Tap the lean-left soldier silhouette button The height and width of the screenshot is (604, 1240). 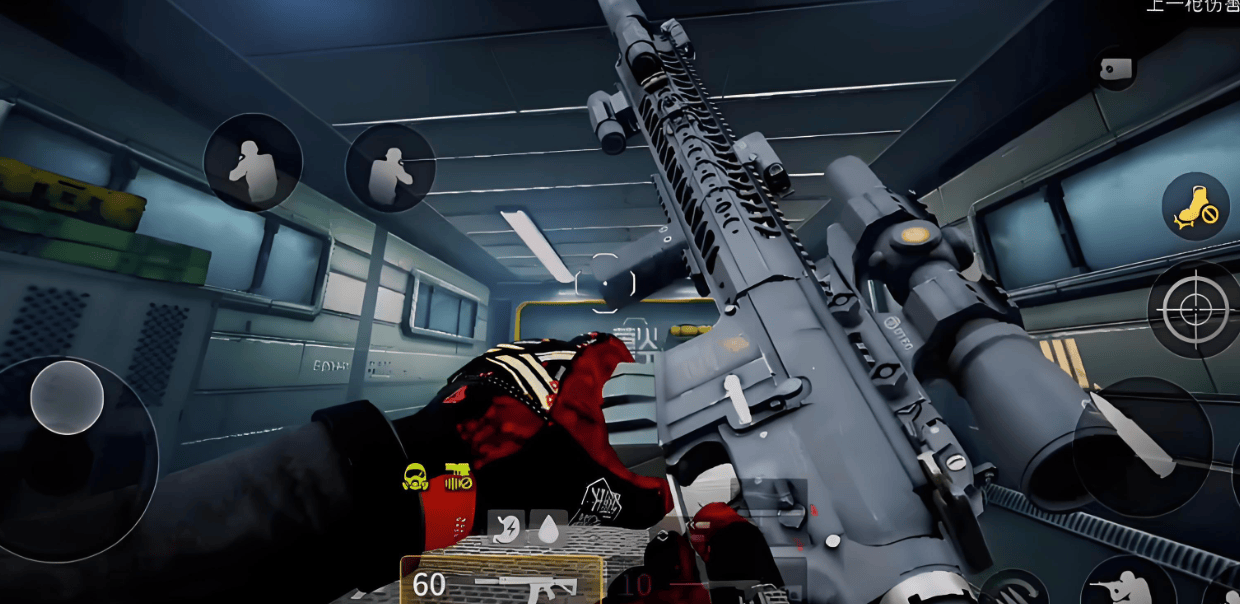click(252, 162)
